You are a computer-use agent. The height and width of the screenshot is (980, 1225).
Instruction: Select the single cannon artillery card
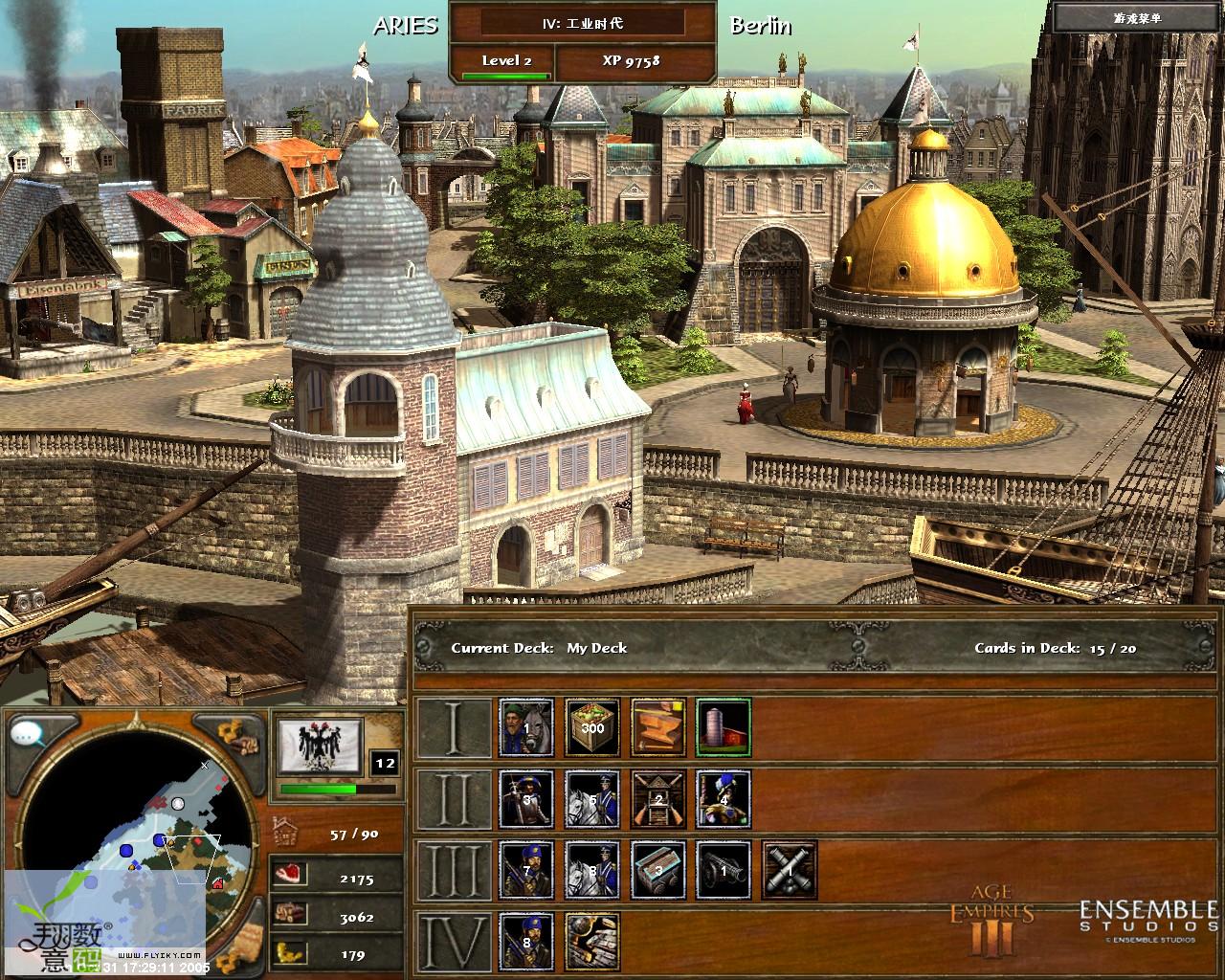[723, 870]
